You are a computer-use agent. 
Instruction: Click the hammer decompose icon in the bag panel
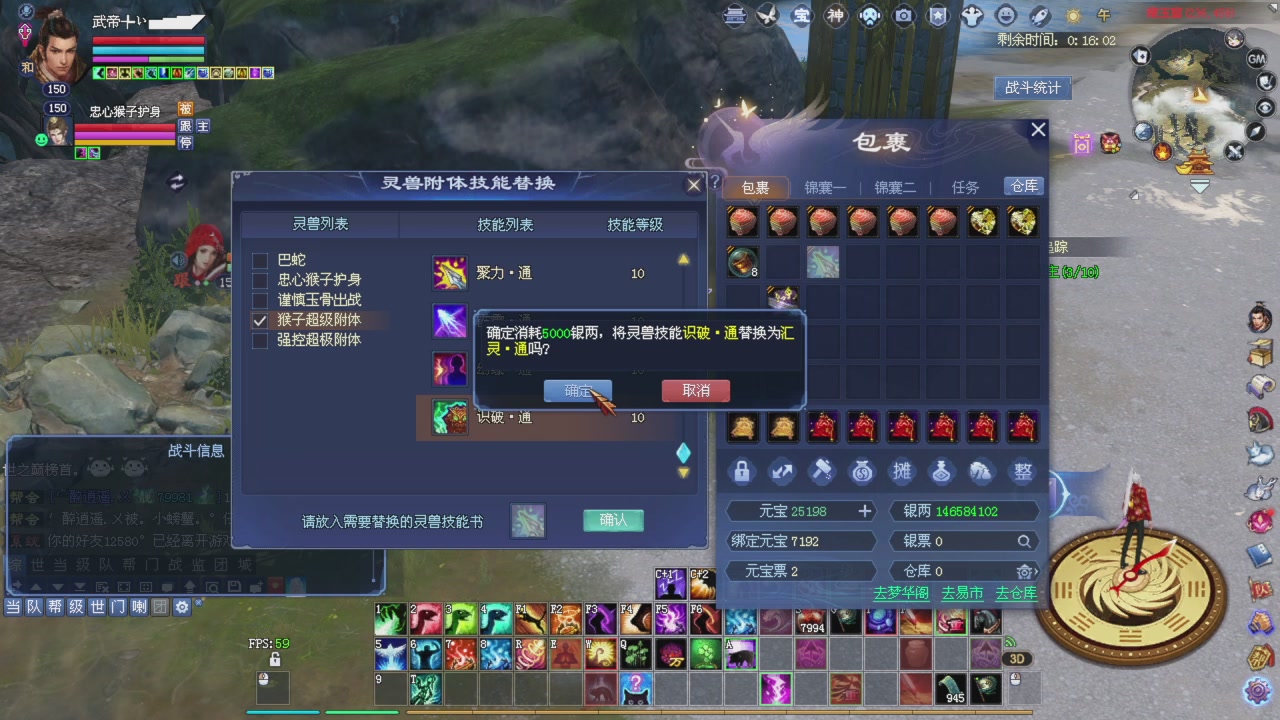click(x=822, y=471)
